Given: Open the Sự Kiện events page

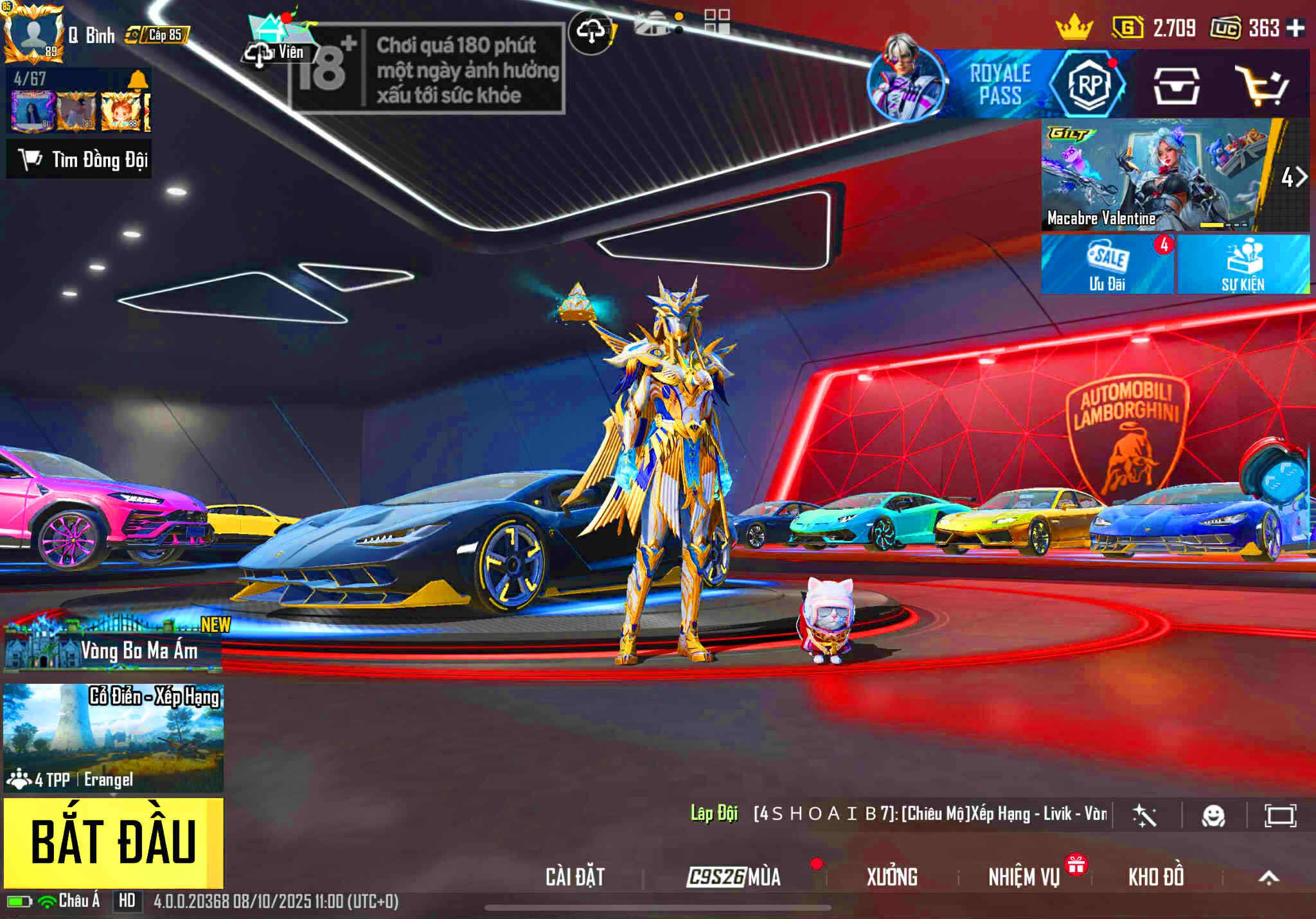Looking at the screenshot, I should tap(1243, 264).
